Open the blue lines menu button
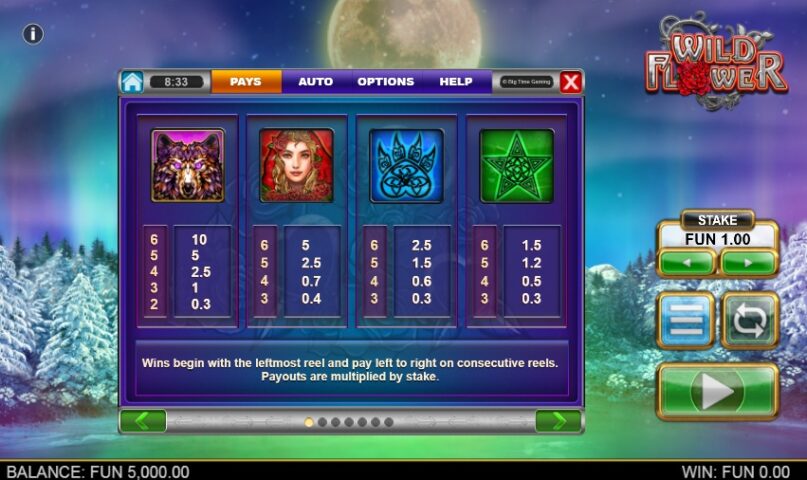807x480 pixels. coord(686,320)
